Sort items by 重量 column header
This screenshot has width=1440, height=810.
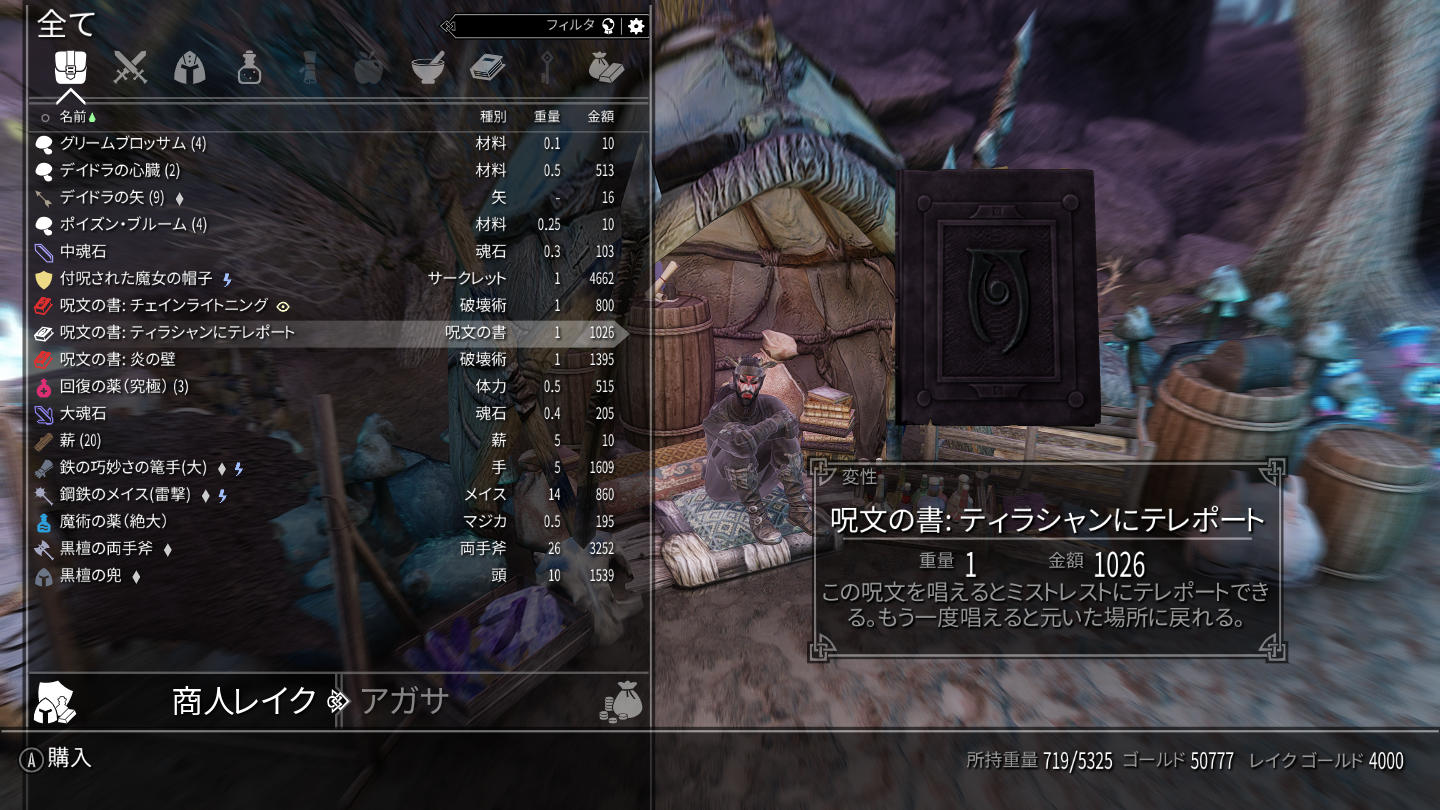click(x=546, y=116)
